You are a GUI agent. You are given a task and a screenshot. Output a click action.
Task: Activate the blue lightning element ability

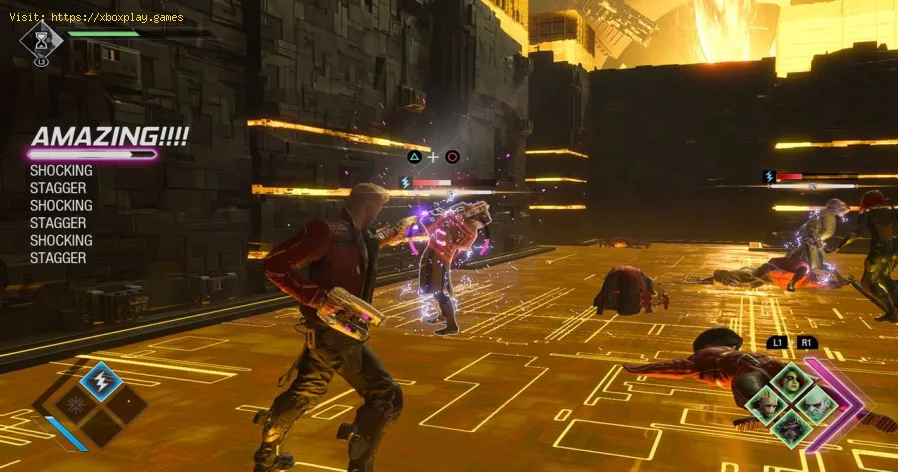pos(100,381)
